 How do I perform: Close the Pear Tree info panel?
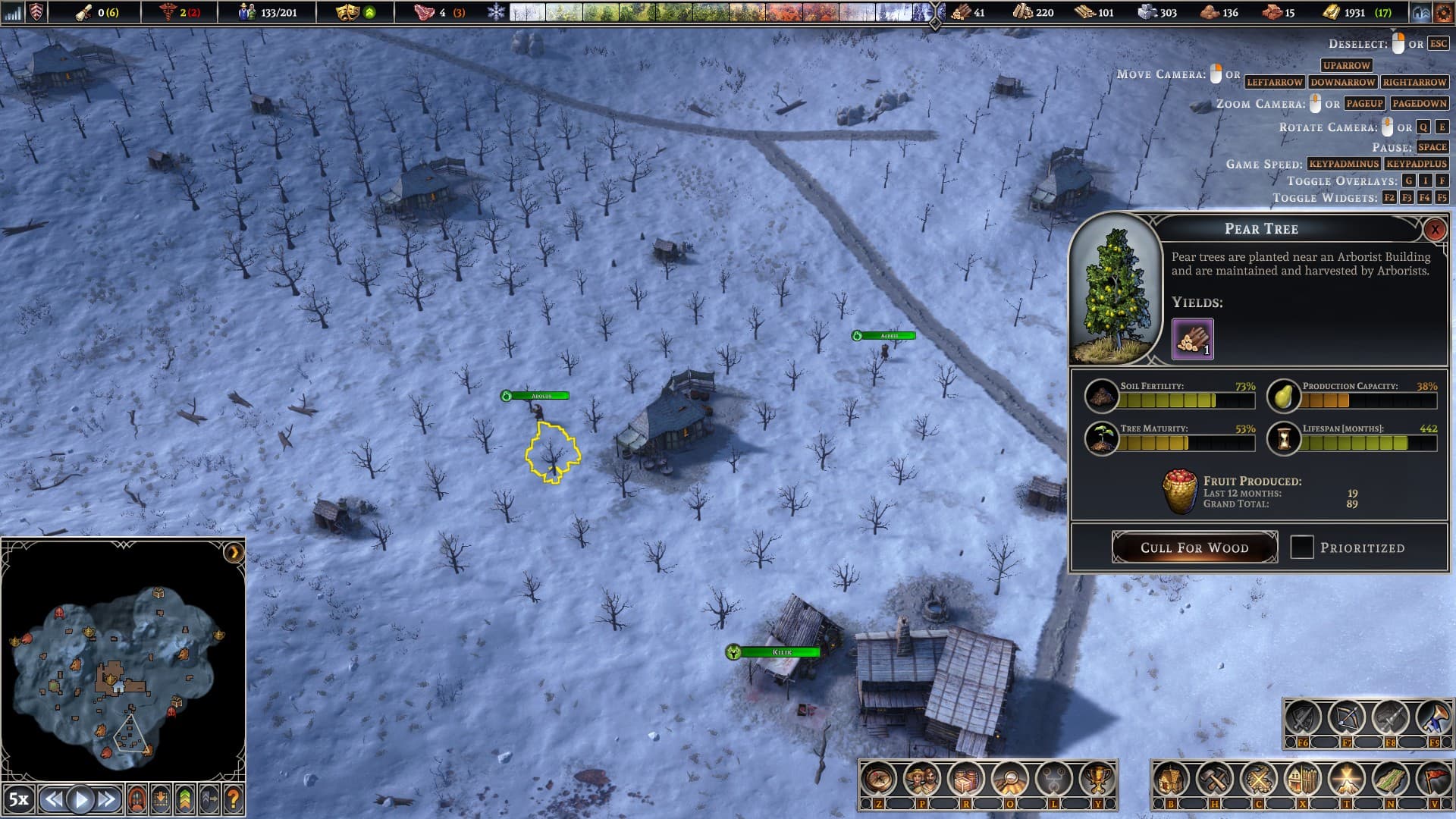click(1434, 229)
